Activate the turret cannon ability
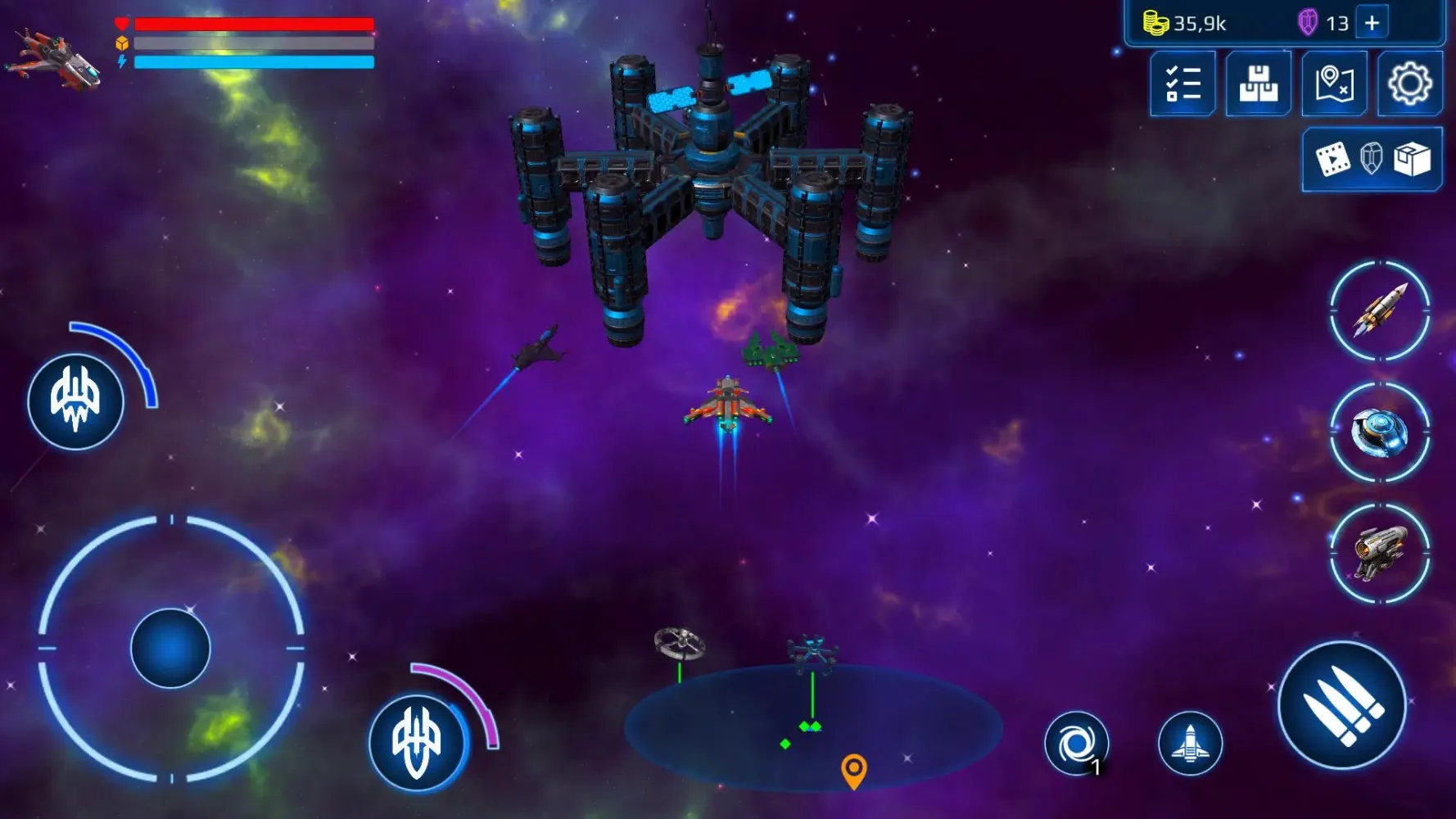This screenshot has height=819, width=1456. coord(1380,553)
